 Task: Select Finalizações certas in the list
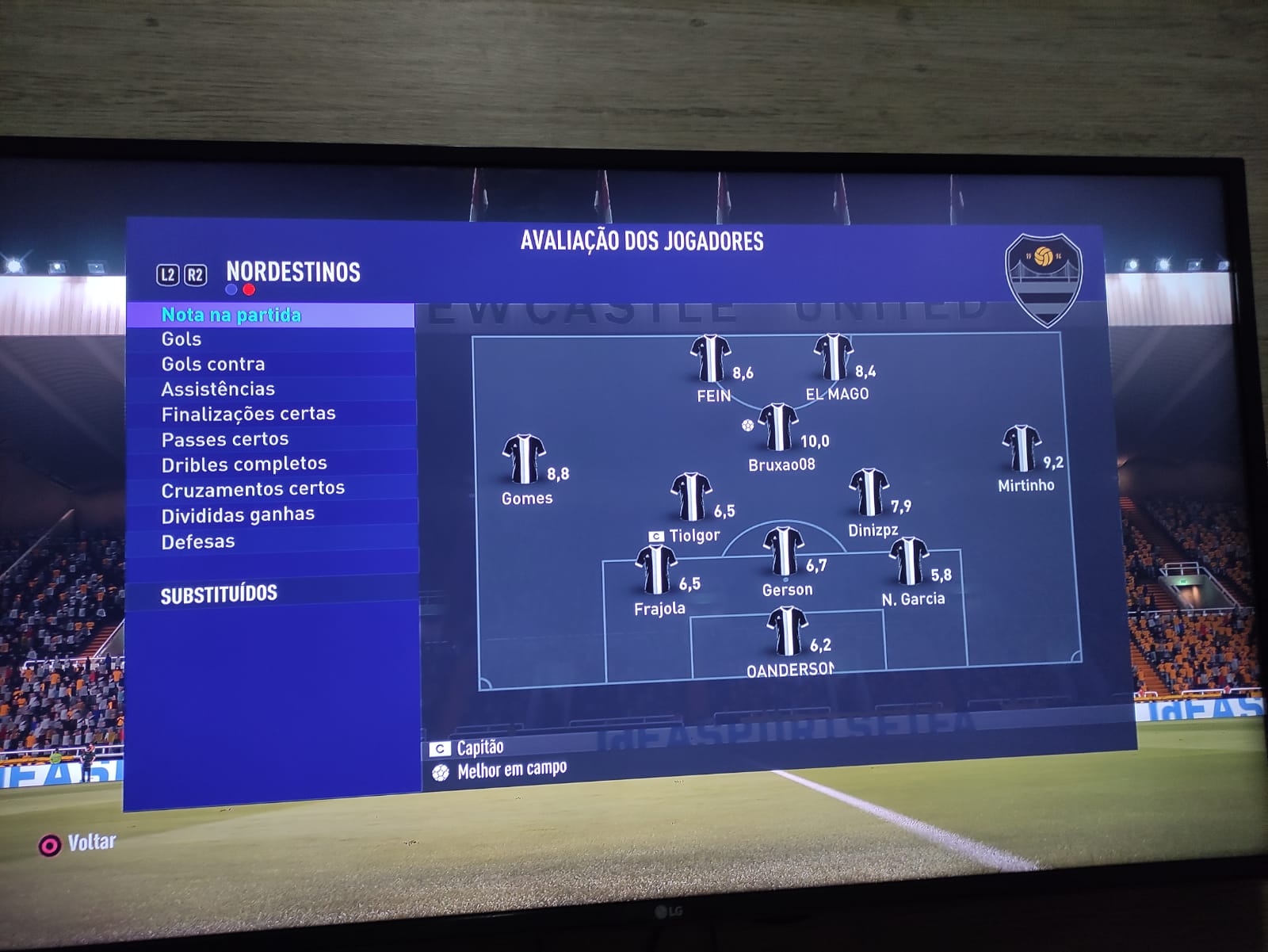[x=248, y=414]
